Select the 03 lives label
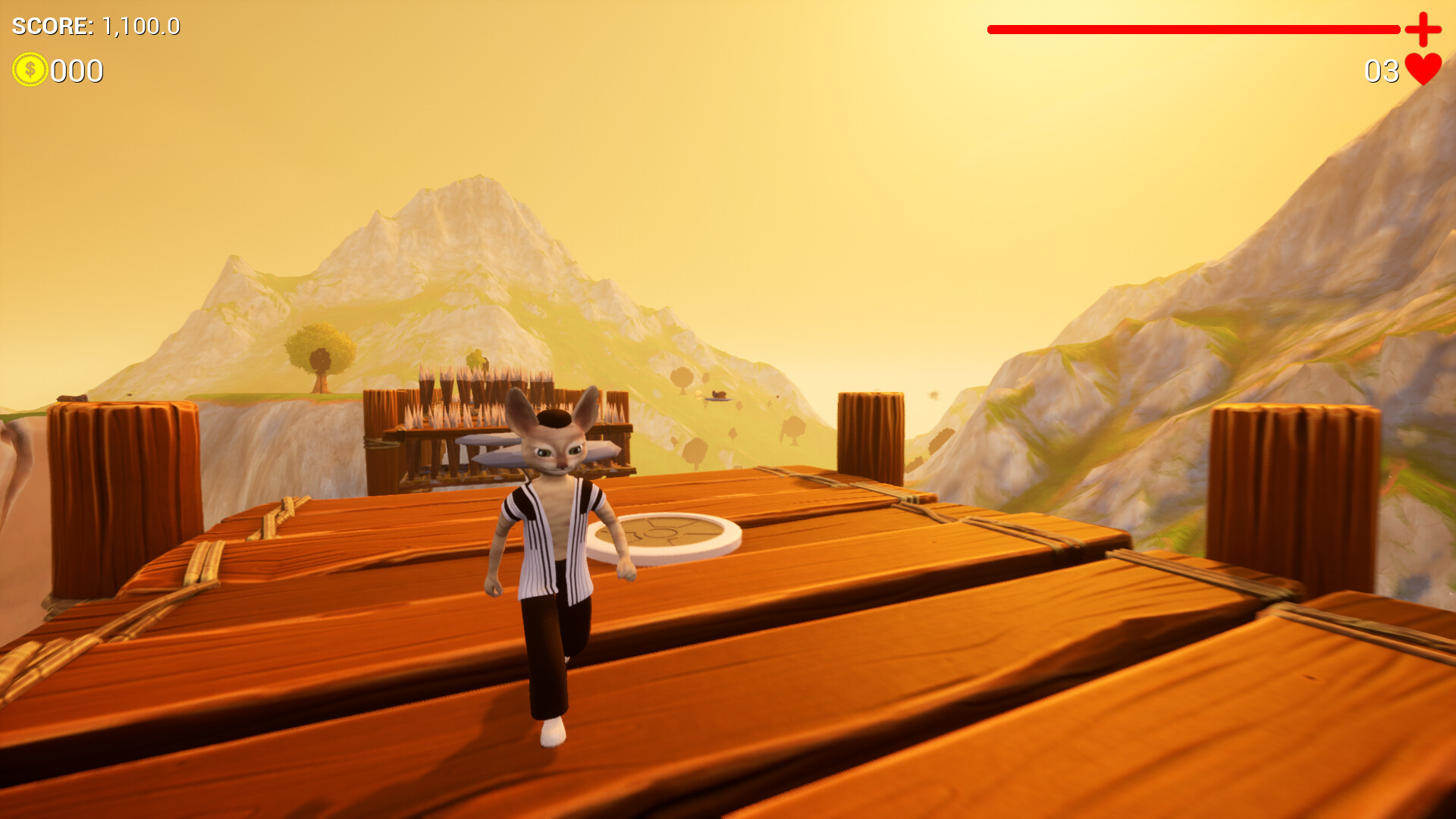The image size is (1456, 819). pyautogui.click(x=1382, y=71)
